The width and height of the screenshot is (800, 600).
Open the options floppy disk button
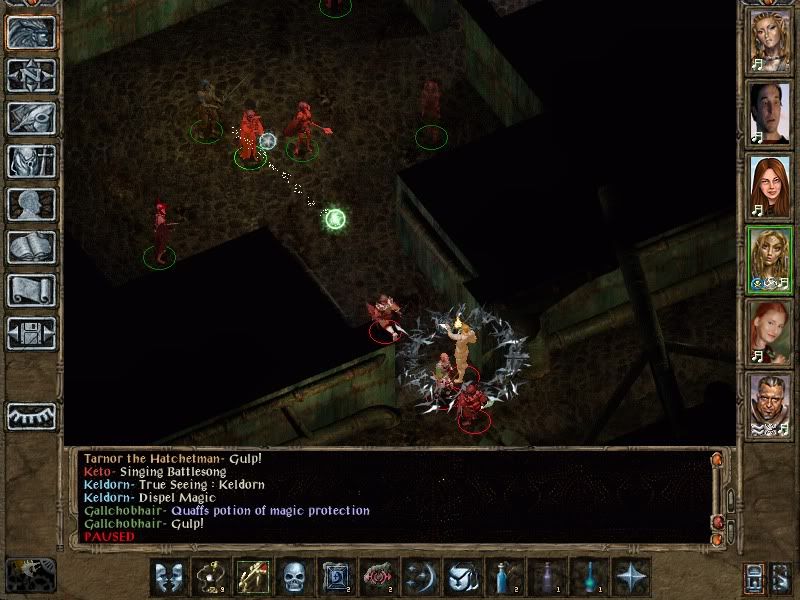click(31, 333)
